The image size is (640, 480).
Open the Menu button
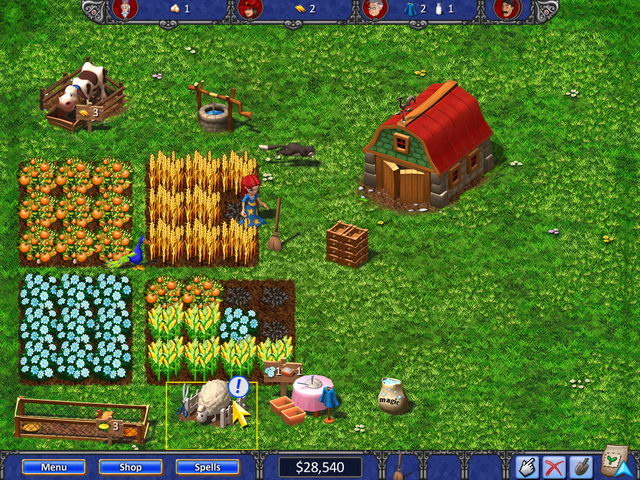coord(53,467)
